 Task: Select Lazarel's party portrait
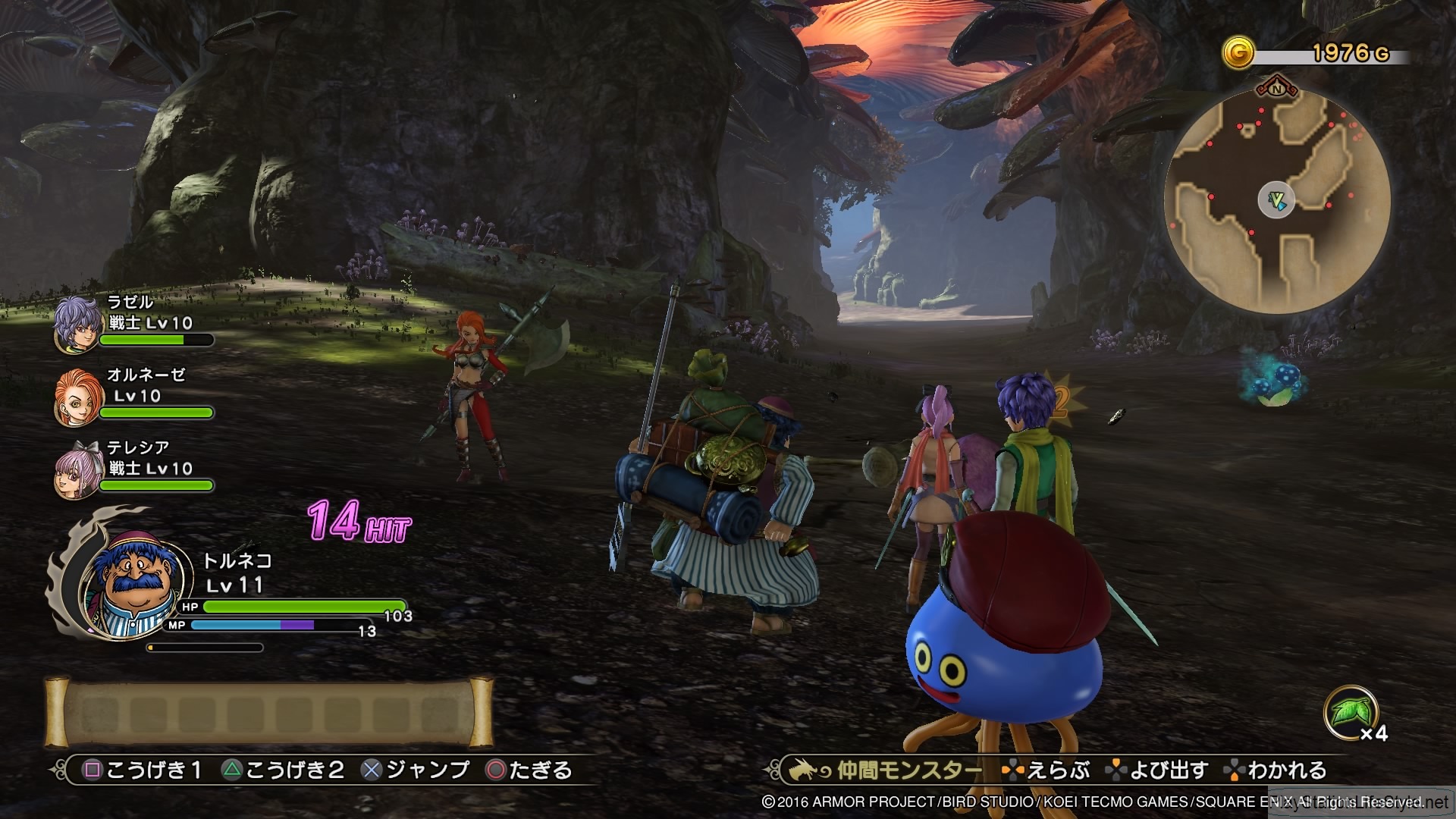[x=77, y=325]
